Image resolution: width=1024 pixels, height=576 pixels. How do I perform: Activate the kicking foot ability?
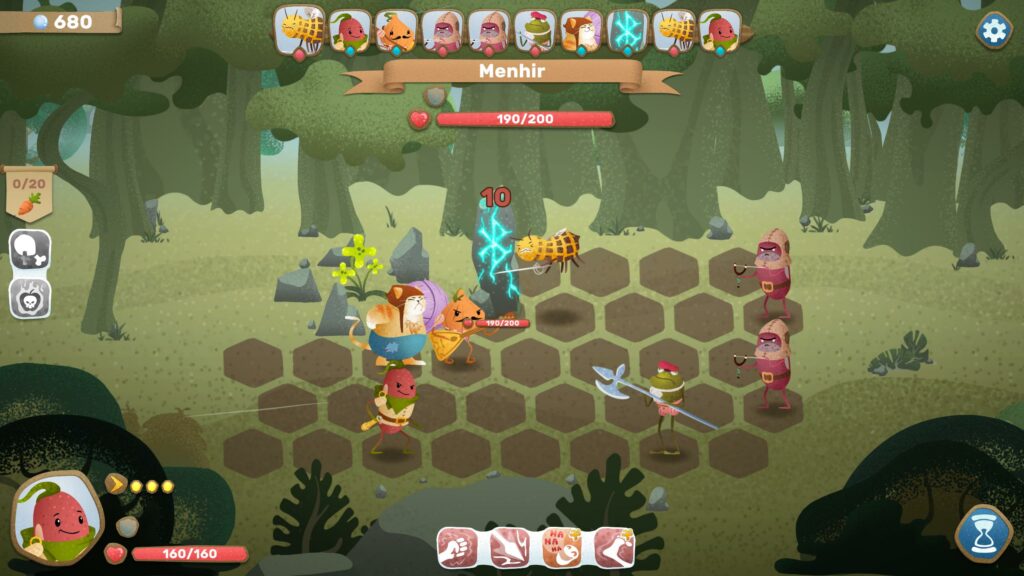(x=613, y=547)
